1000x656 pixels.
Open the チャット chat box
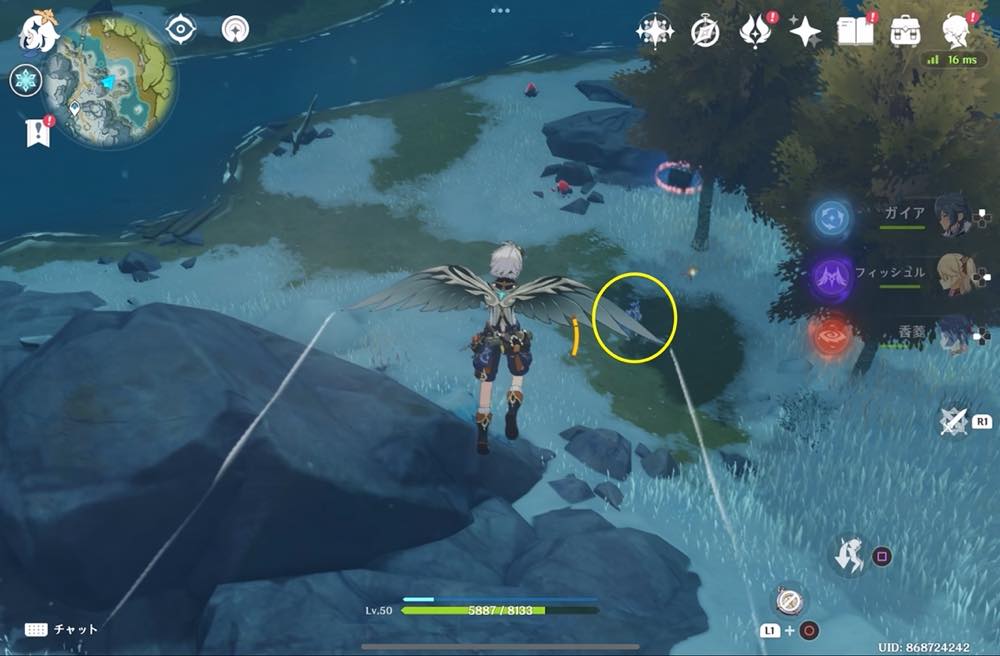tap(62, 629)
